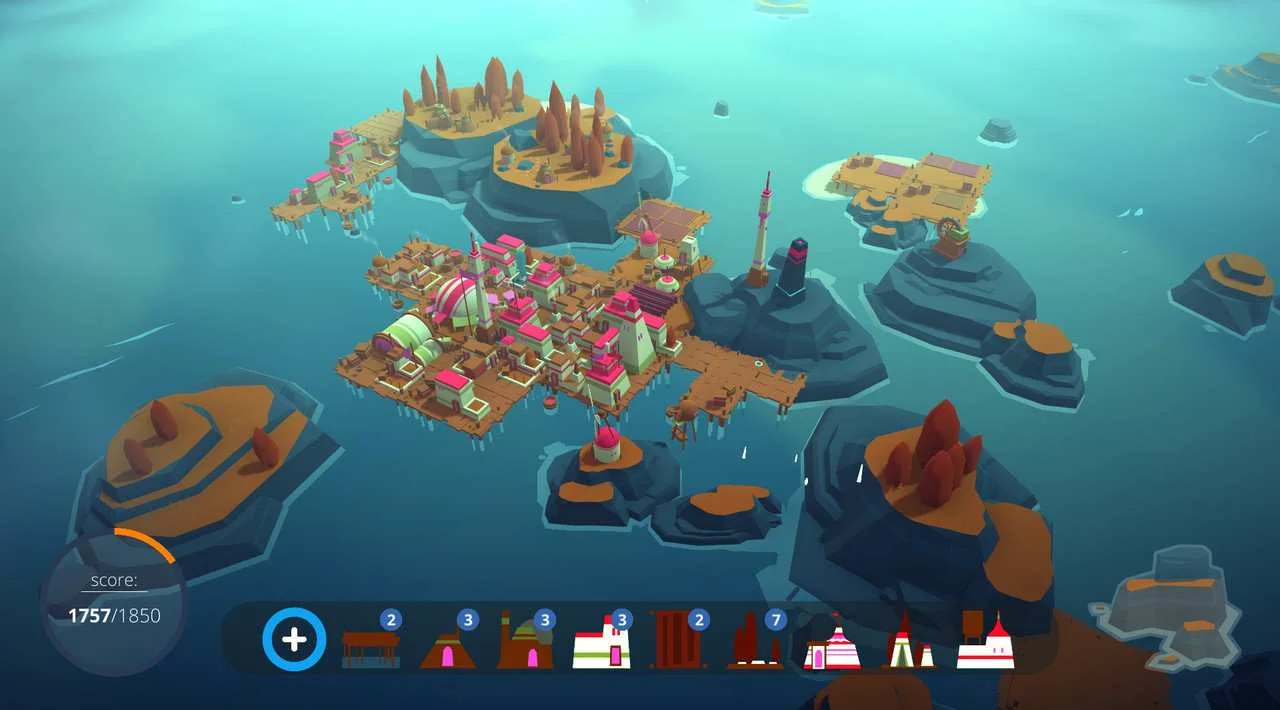Pick the brown tent hut with pink door
1280x710 pixels.
(447, 648)
